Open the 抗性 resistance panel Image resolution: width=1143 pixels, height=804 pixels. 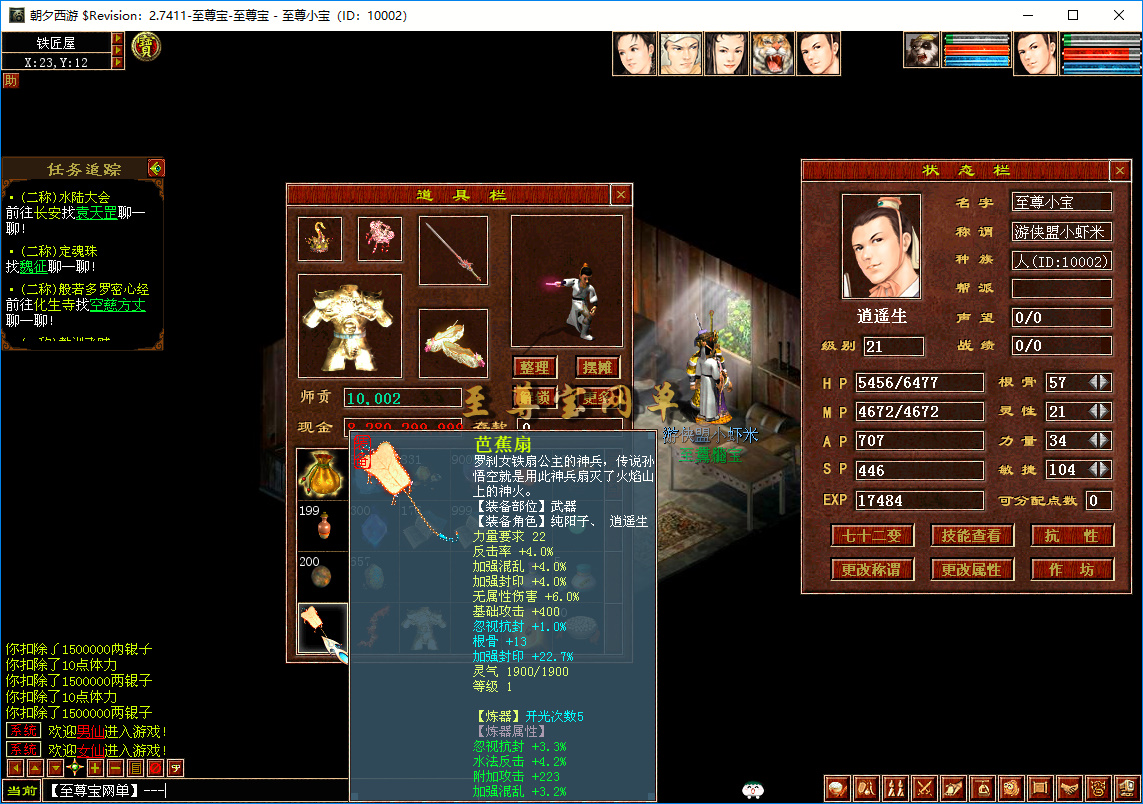coord(1071,535)
